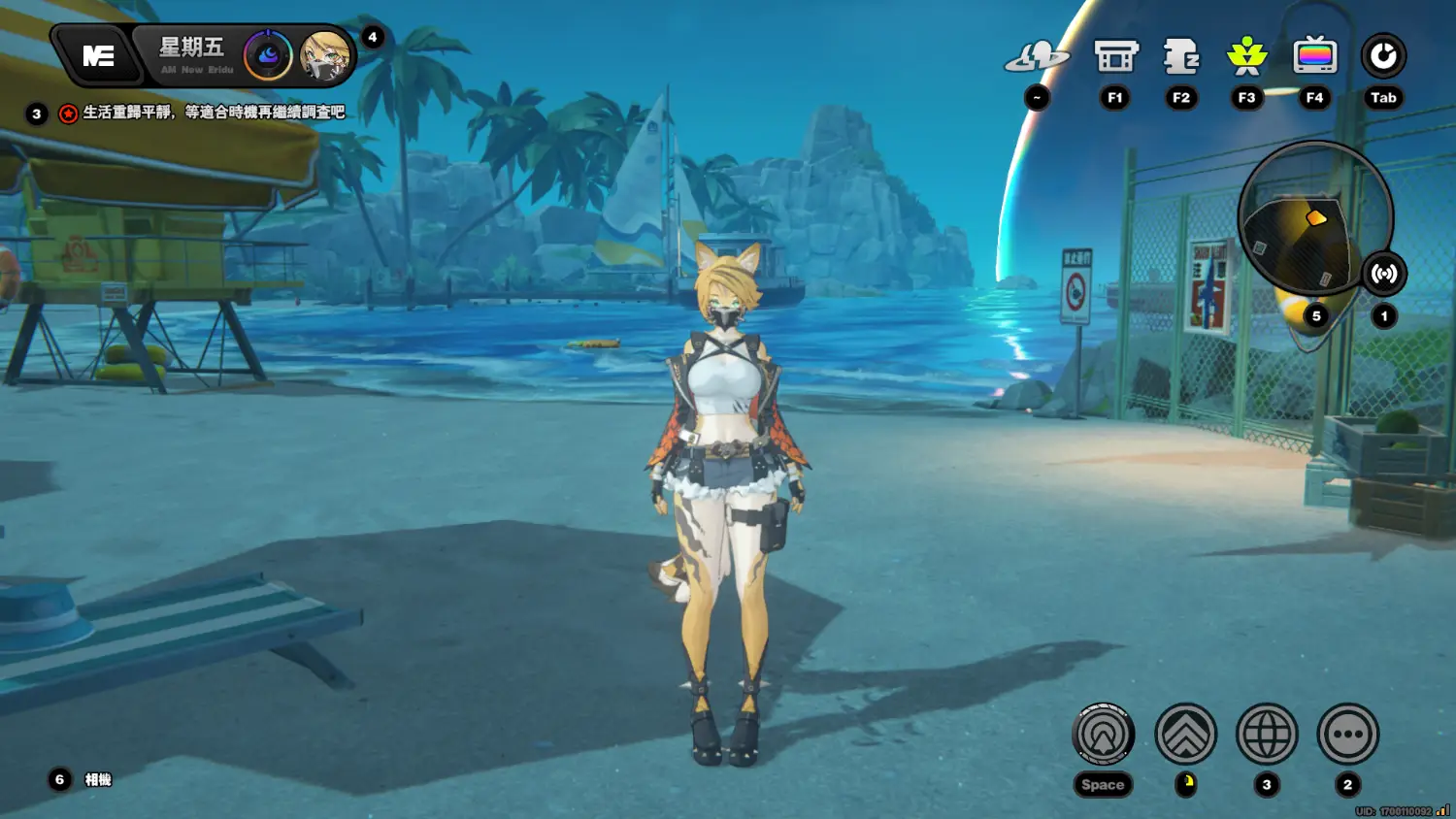1456x819 pixels.
Task: Open the schedule icon labeled F2
Action: click(1181, 56)
